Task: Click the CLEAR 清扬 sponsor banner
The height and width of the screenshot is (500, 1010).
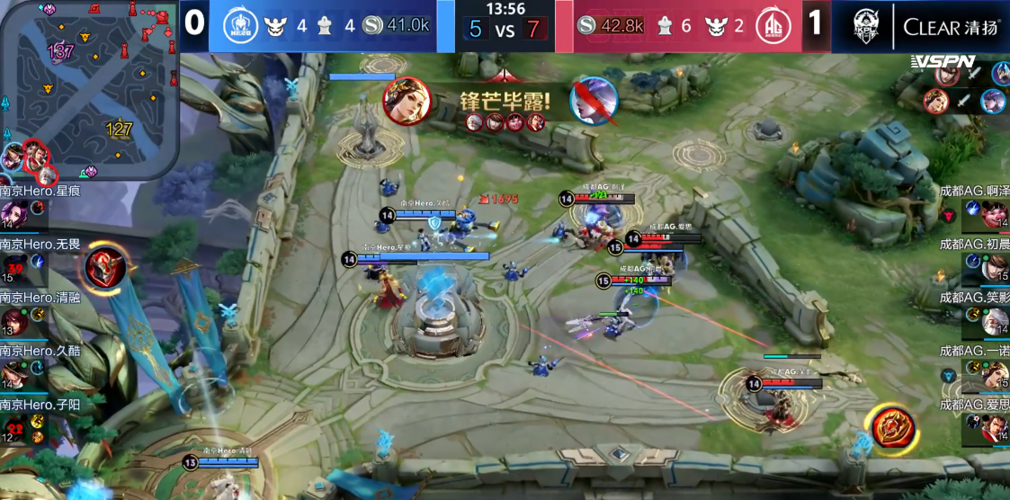Action: tap(950, 26)
